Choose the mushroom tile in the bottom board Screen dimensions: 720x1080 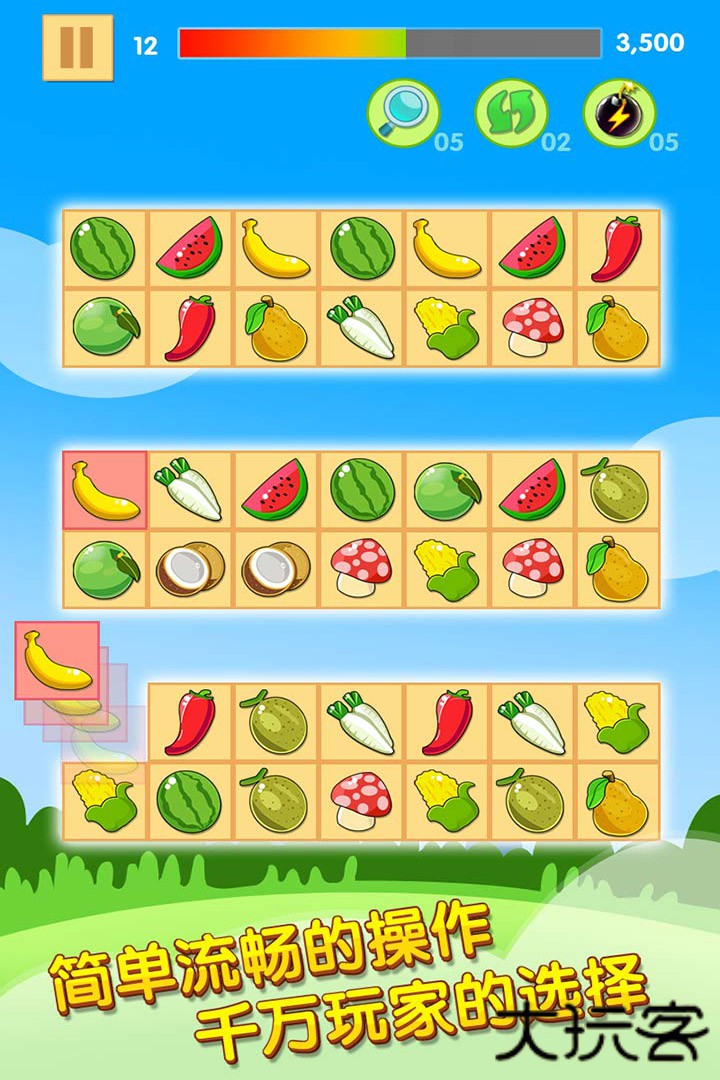tap(362, 801)
